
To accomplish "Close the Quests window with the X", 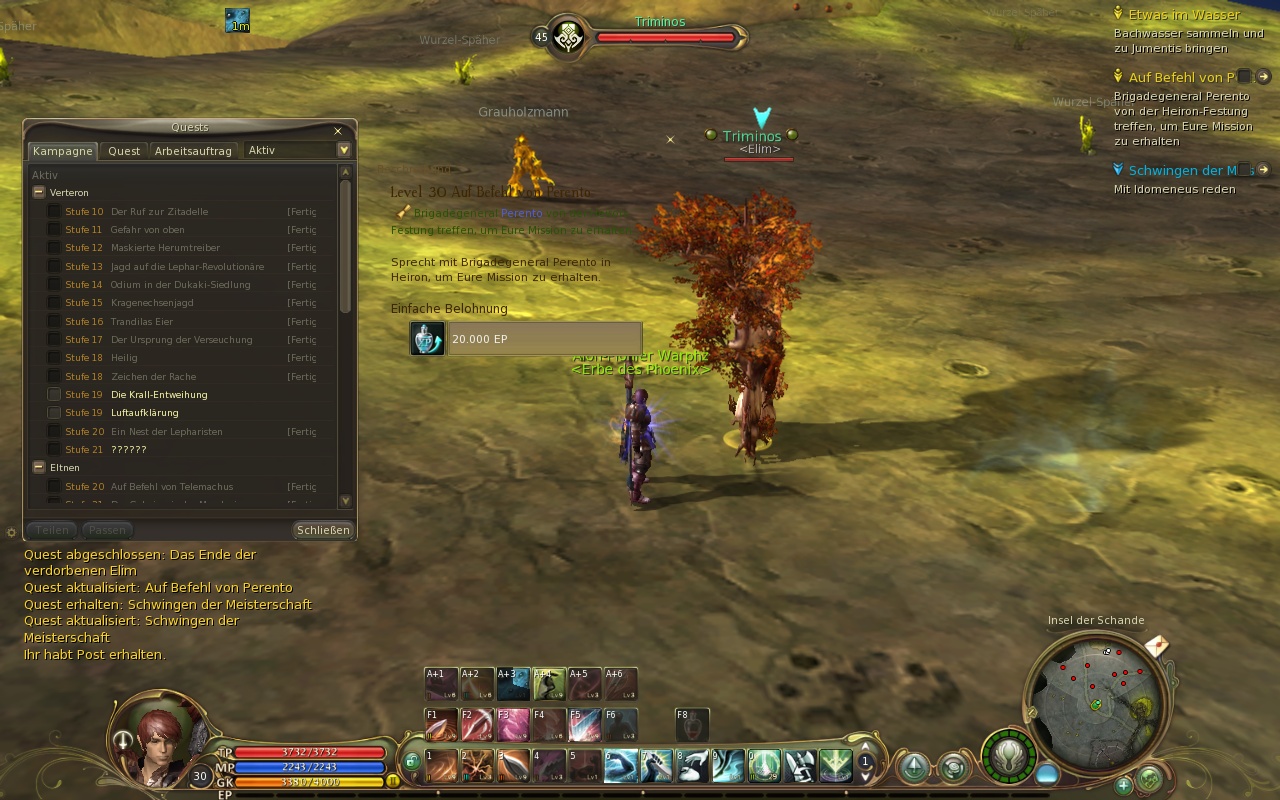I will coord(338,131).
